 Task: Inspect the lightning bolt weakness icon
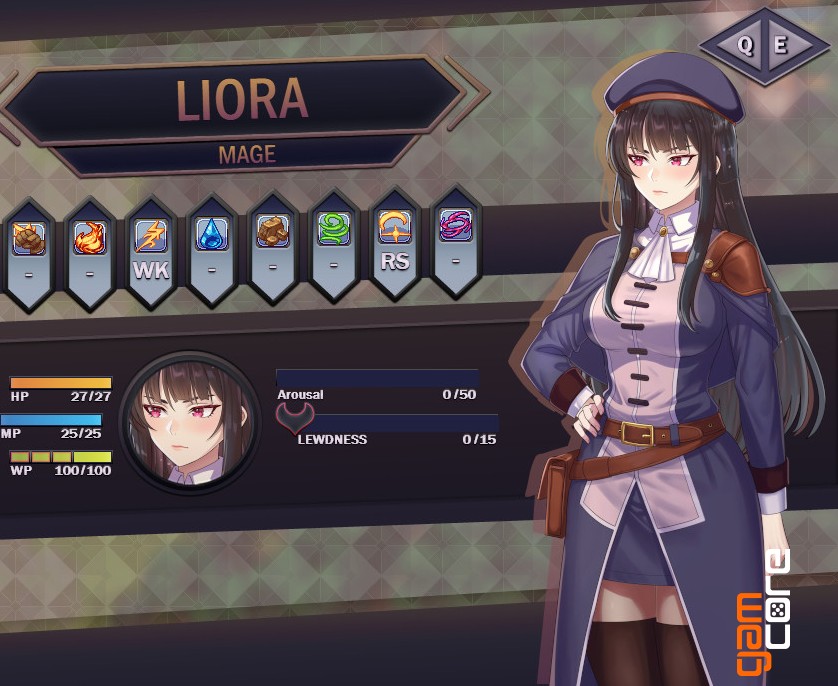150,237
